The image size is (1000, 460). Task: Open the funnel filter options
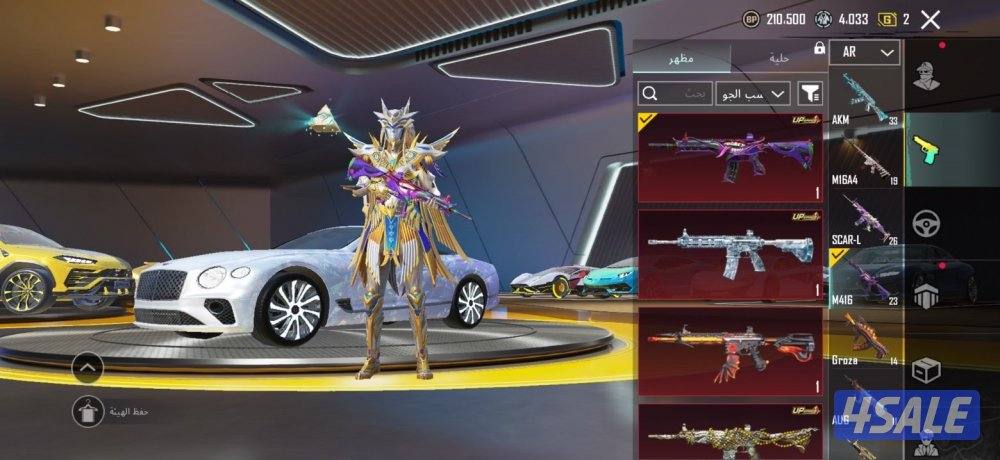coord(810,94)
